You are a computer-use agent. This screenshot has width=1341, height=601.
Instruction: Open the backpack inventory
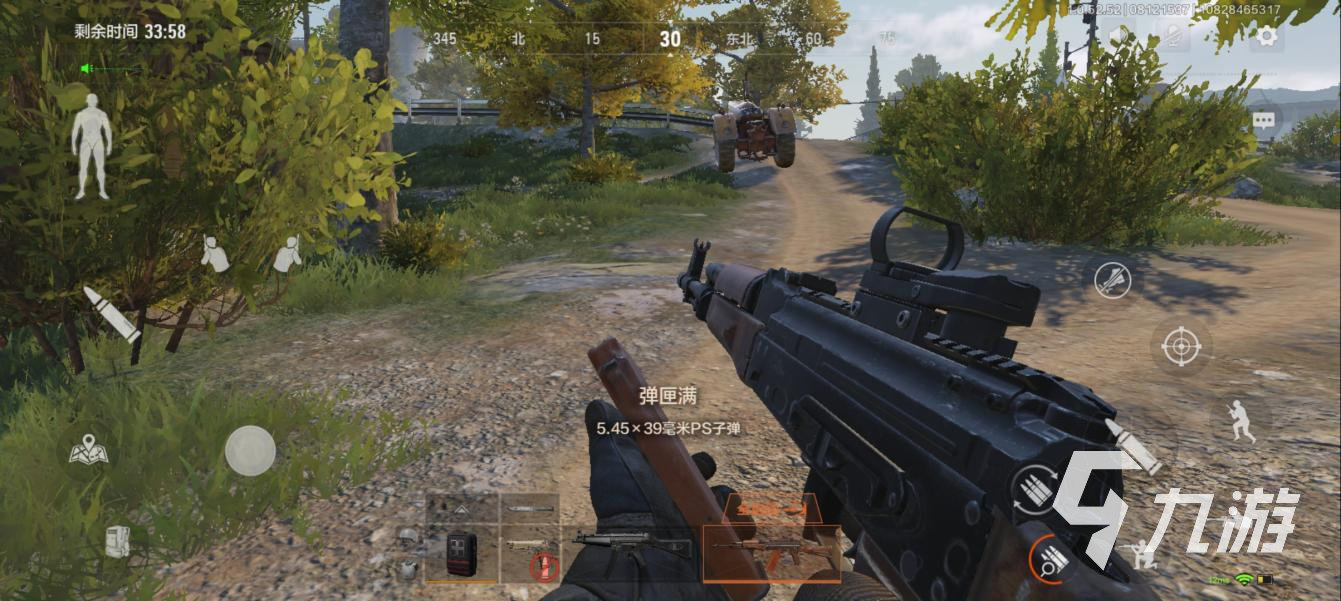pos(118,541)
